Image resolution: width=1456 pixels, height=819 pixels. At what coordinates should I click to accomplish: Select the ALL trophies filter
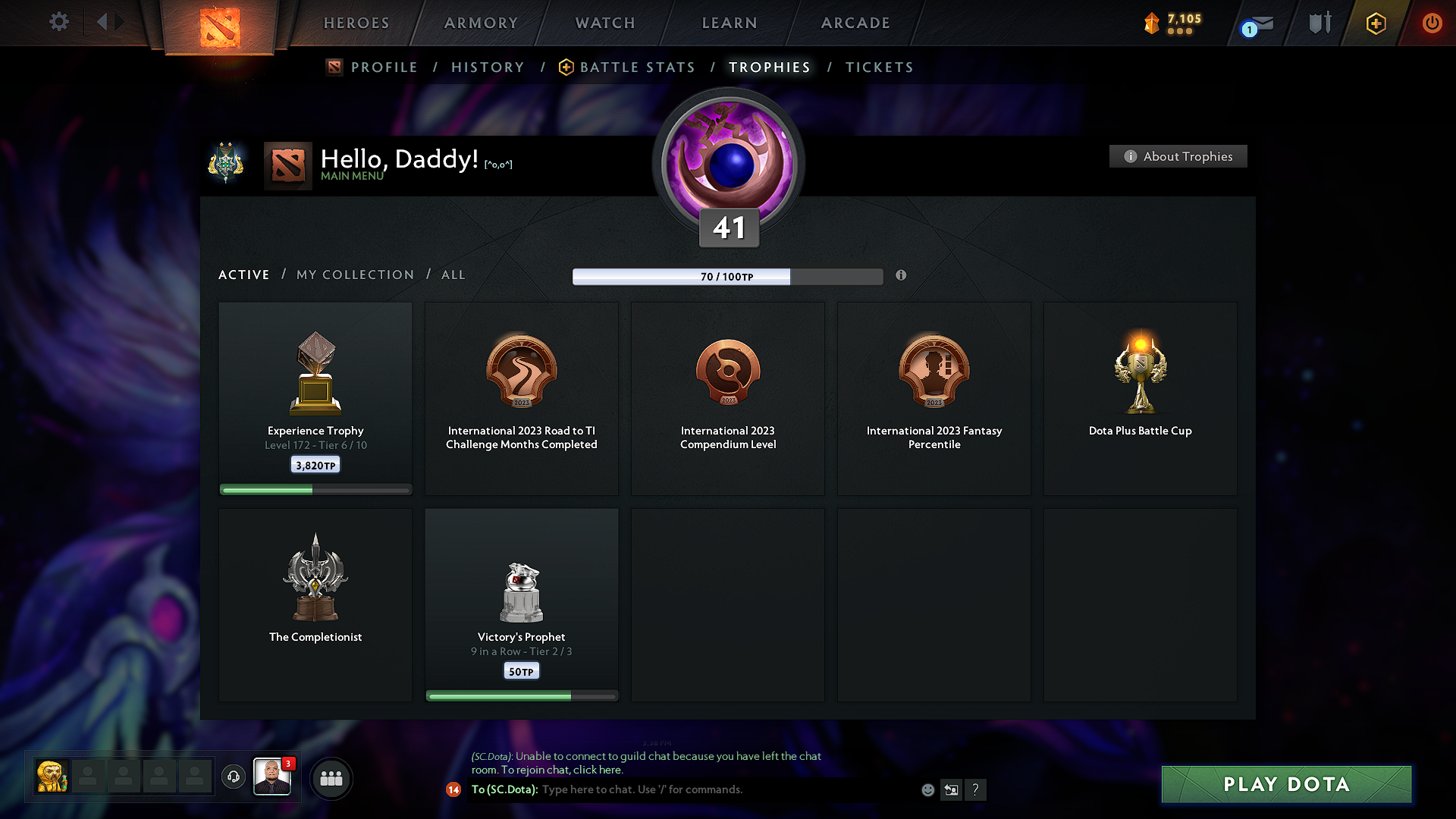point(453,275)
